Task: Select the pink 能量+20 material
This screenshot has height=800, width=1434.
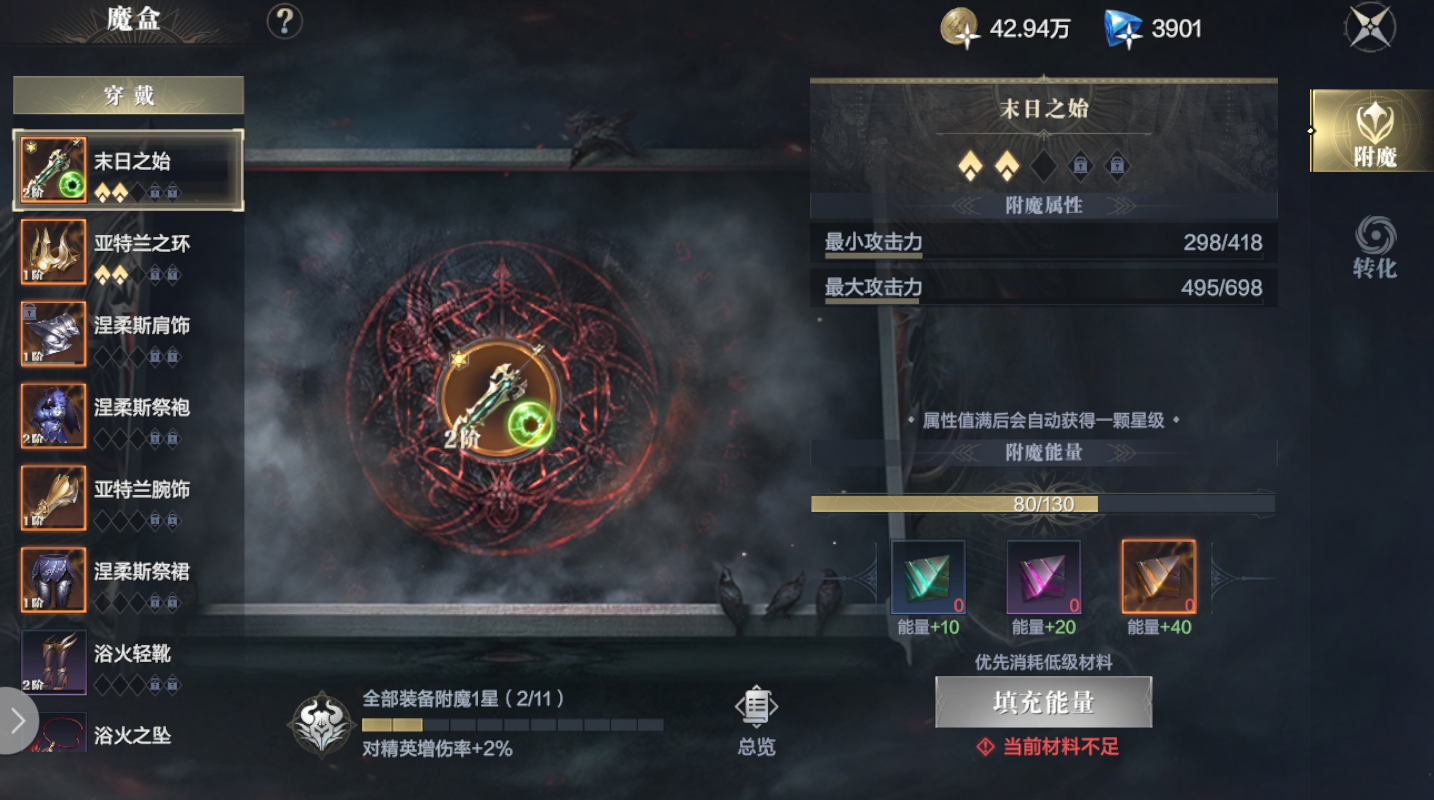Action: [1042, 578]
